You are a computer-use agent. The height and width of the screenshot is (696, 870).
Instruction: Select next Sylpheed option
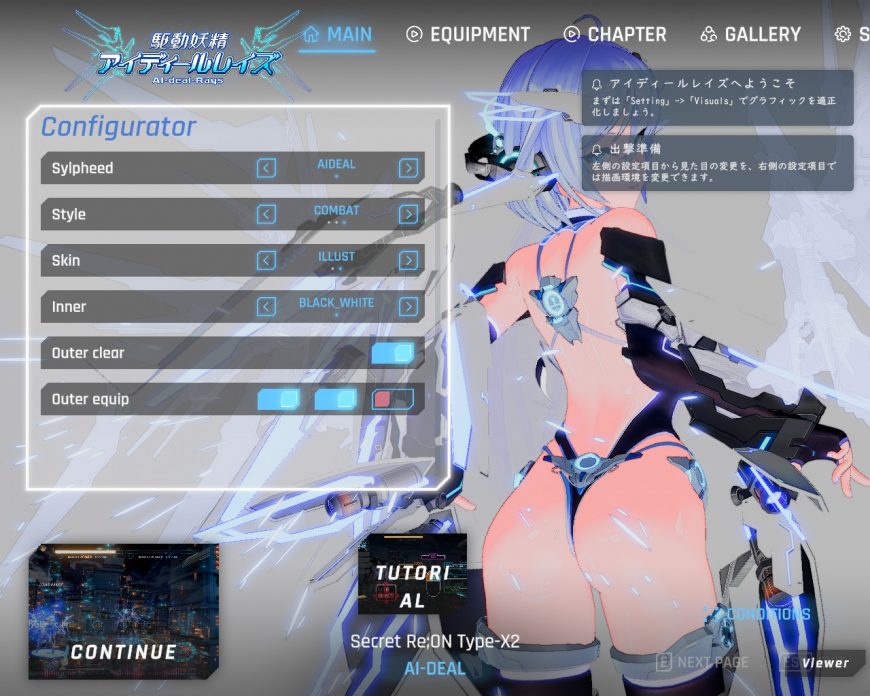(x=408, y=168)
